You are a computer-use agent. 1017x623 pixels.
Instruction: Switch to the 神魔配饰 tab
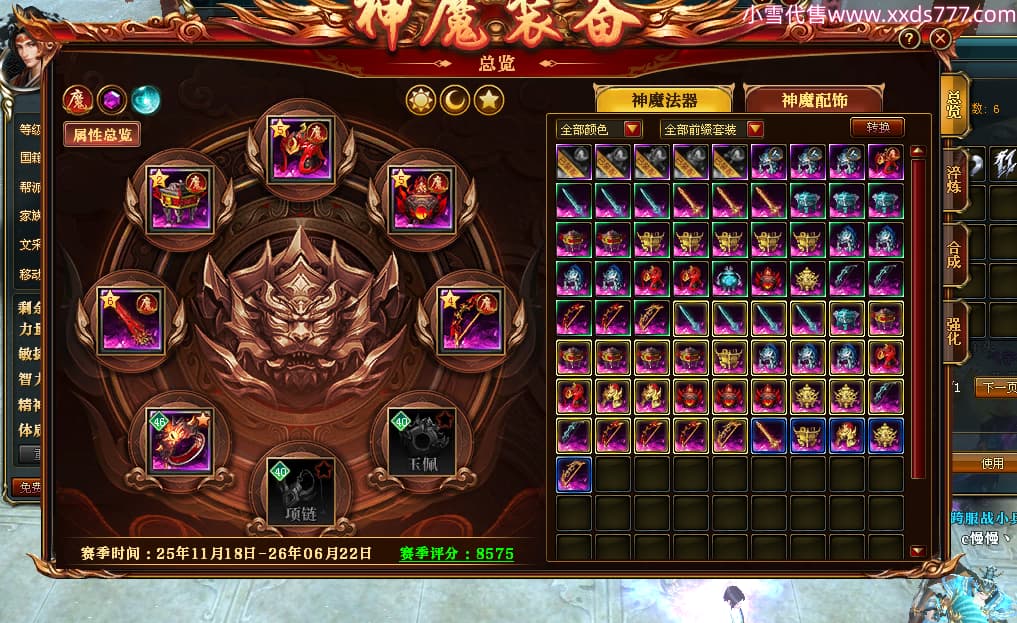pos(814,100)
